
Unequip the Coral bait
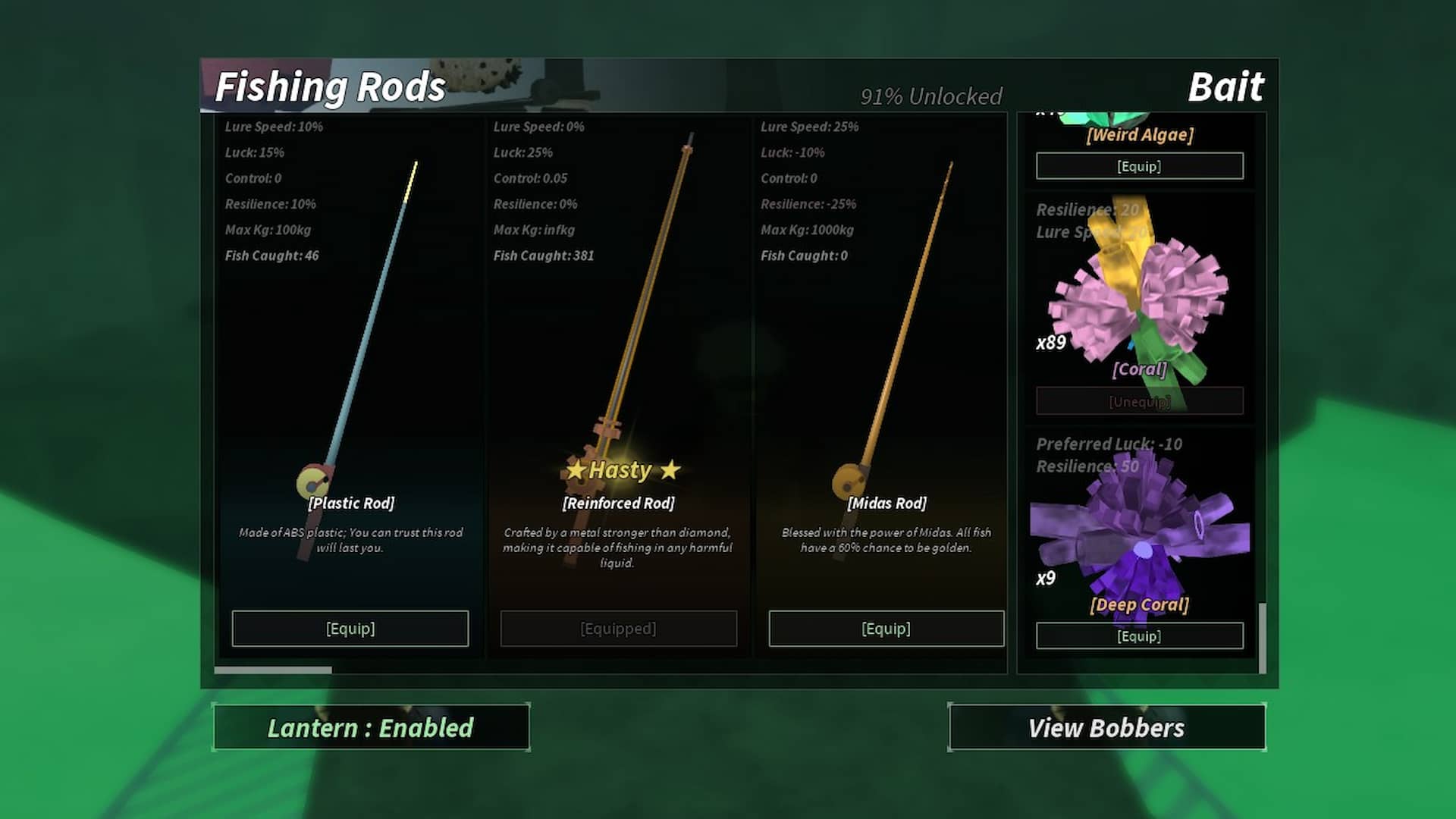click(x=1139, y=401)
